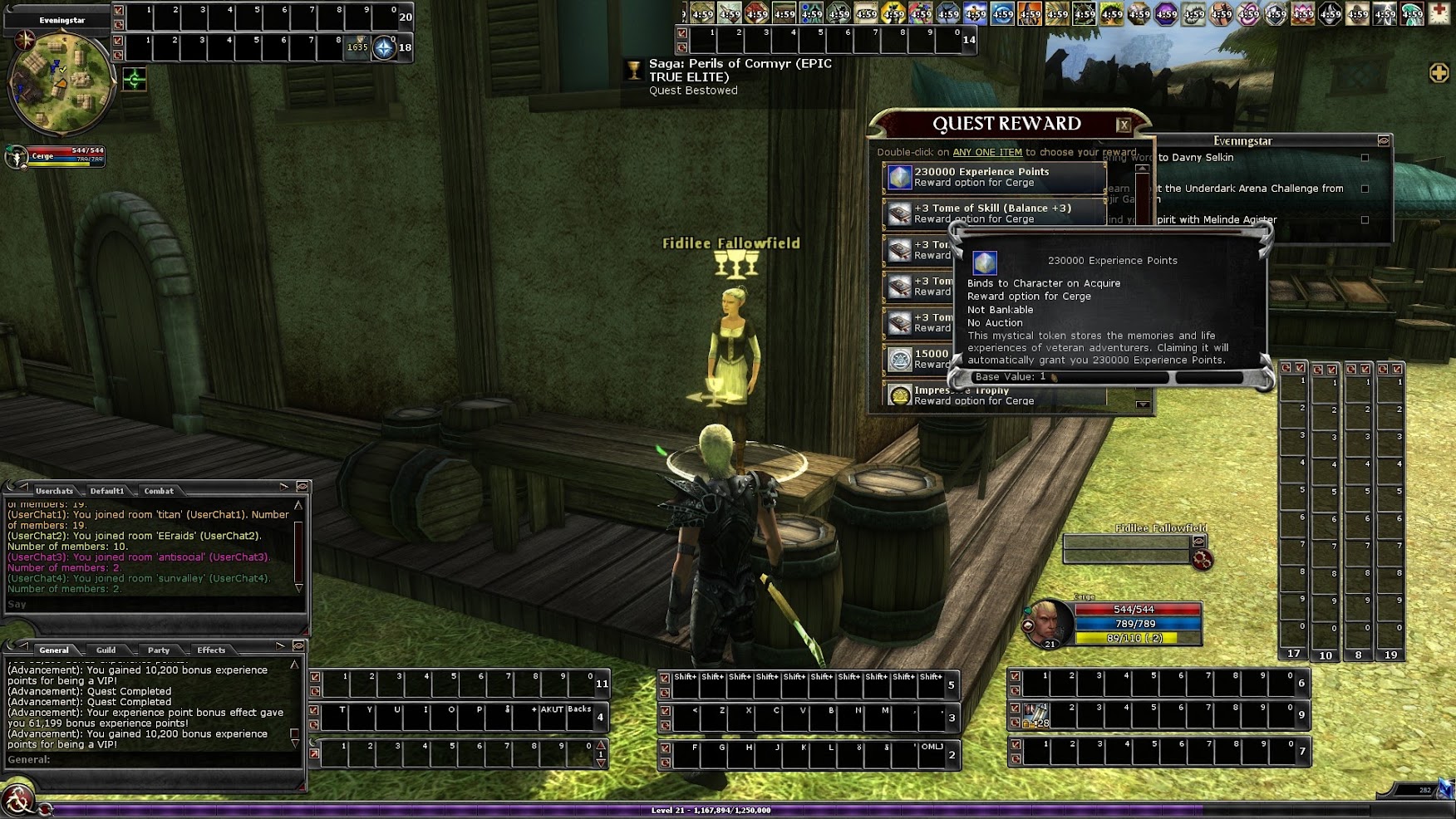Click the green crosshair targeting icon
This screenshot has height=819, width=1456.
(x=135, y=80)
